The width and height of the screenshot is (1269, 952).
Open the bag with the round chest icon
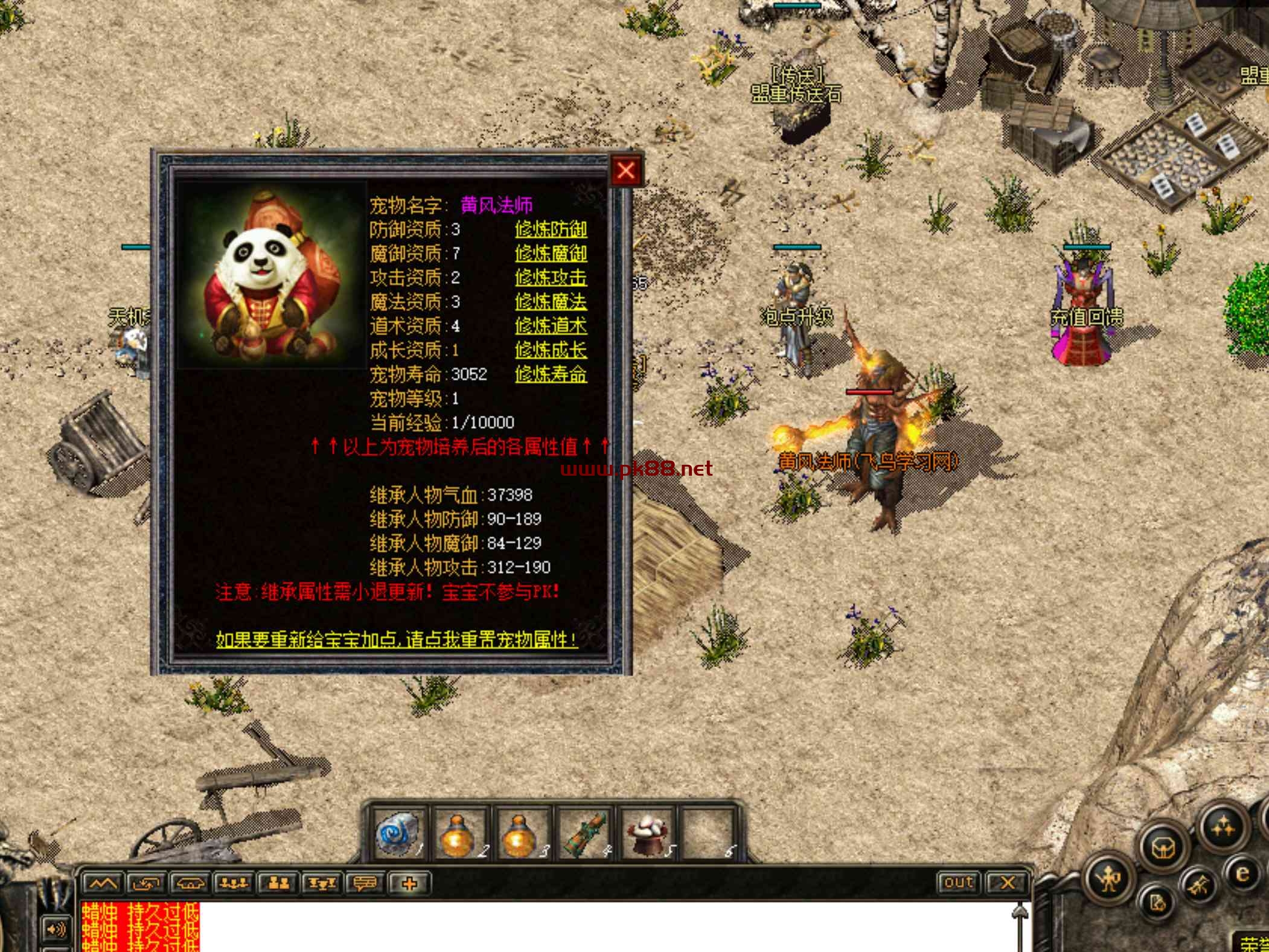(1163, 849)
